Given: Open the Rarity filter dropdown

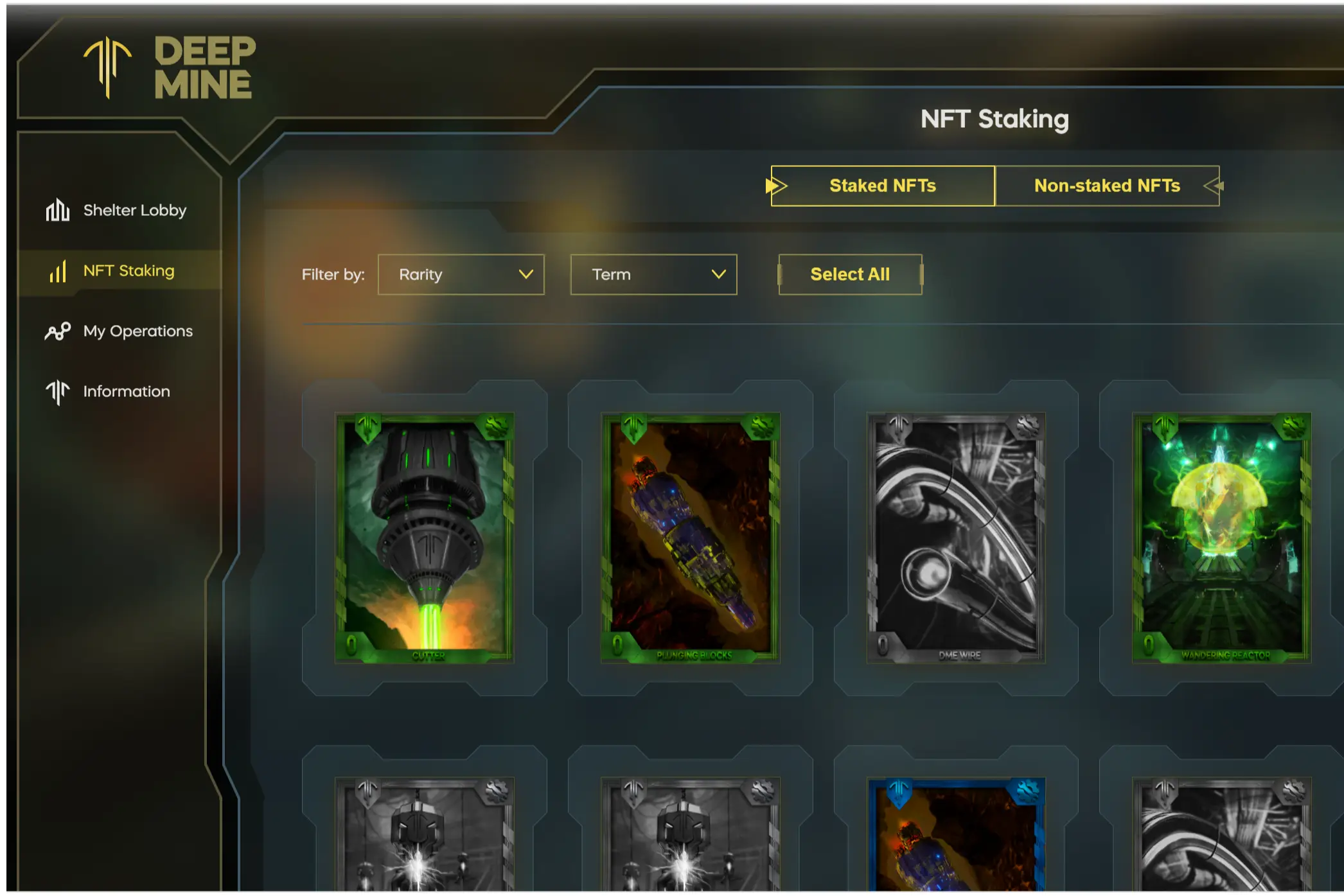Looking at the screenshot, I should pos(461,275).
